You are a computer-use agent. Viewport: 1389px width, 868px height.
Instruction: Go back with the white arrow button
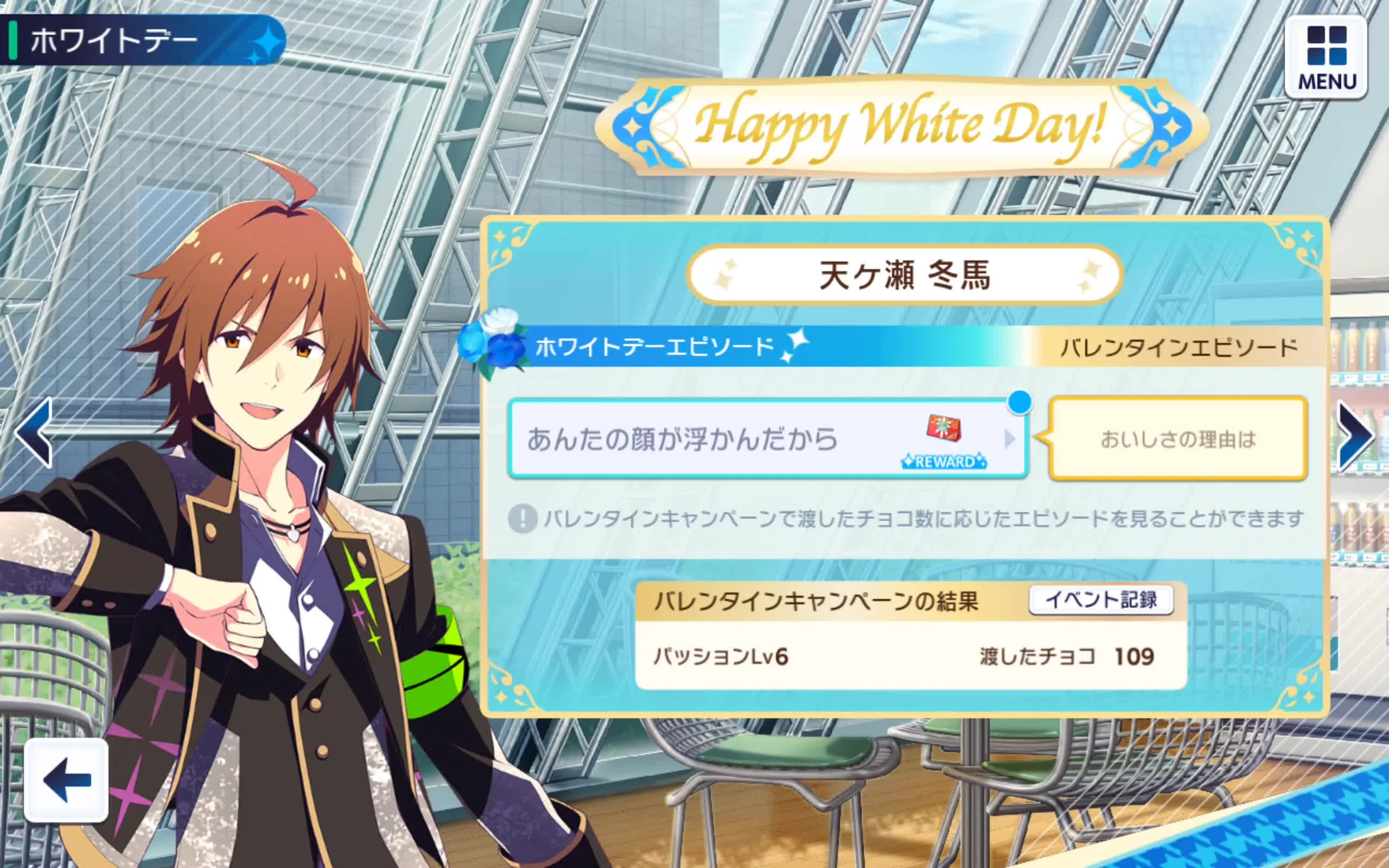click(x=67, y=780)
